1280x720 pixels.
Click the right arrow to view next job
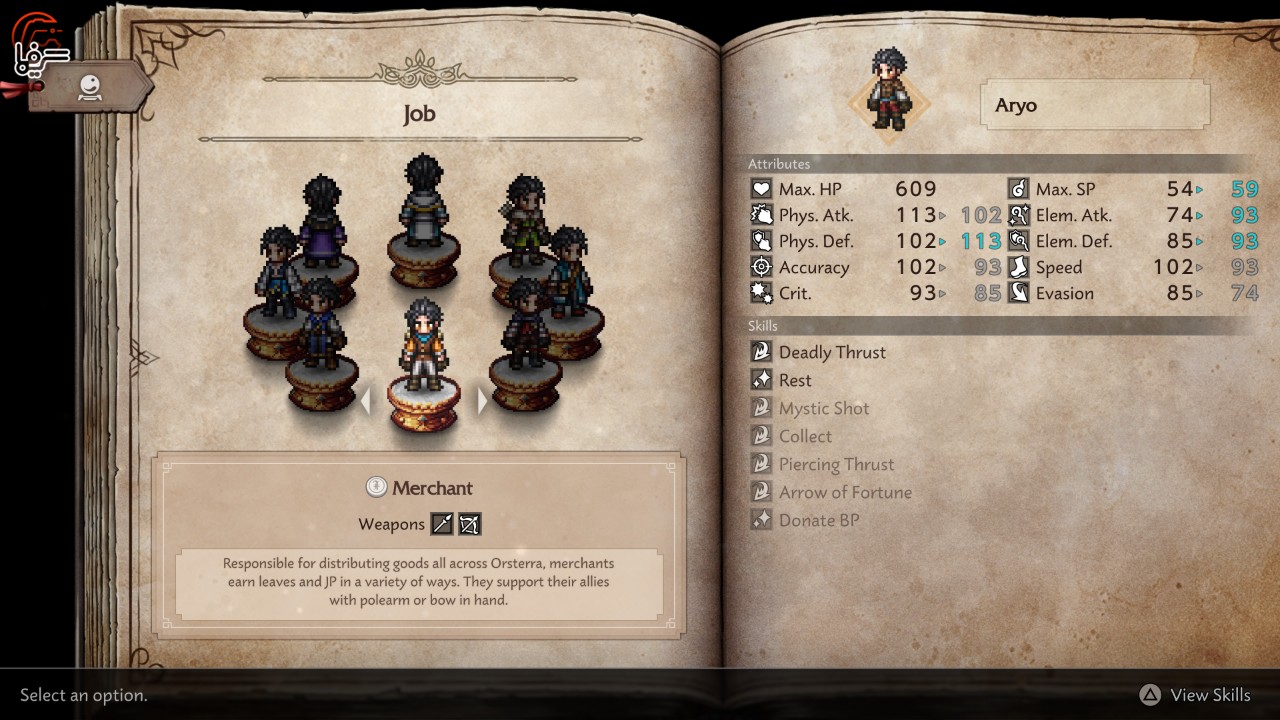click(x=483, y=400)
